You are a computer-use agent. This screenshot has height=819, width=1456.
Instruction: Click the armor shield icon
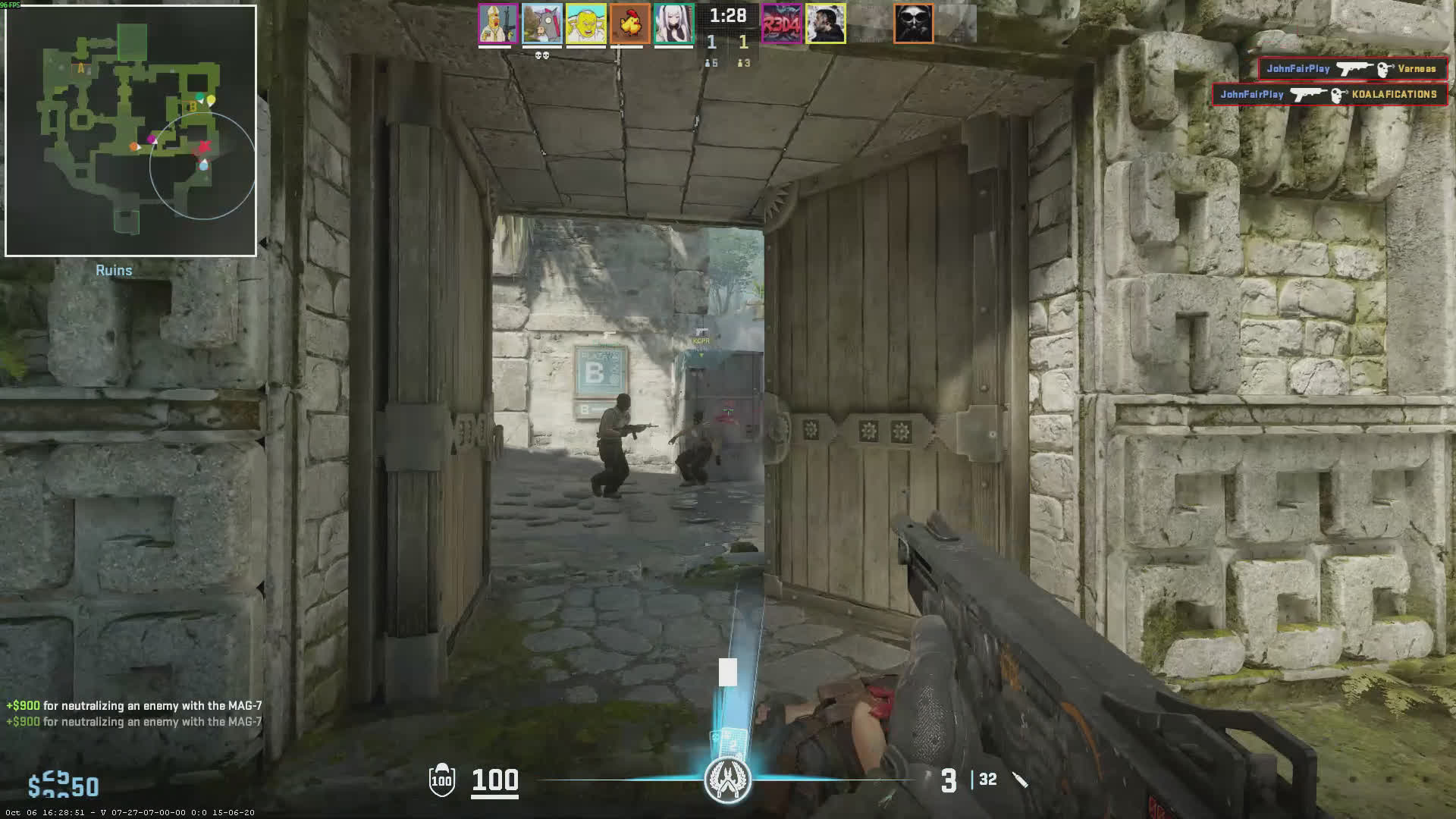(x=441, y=780)
